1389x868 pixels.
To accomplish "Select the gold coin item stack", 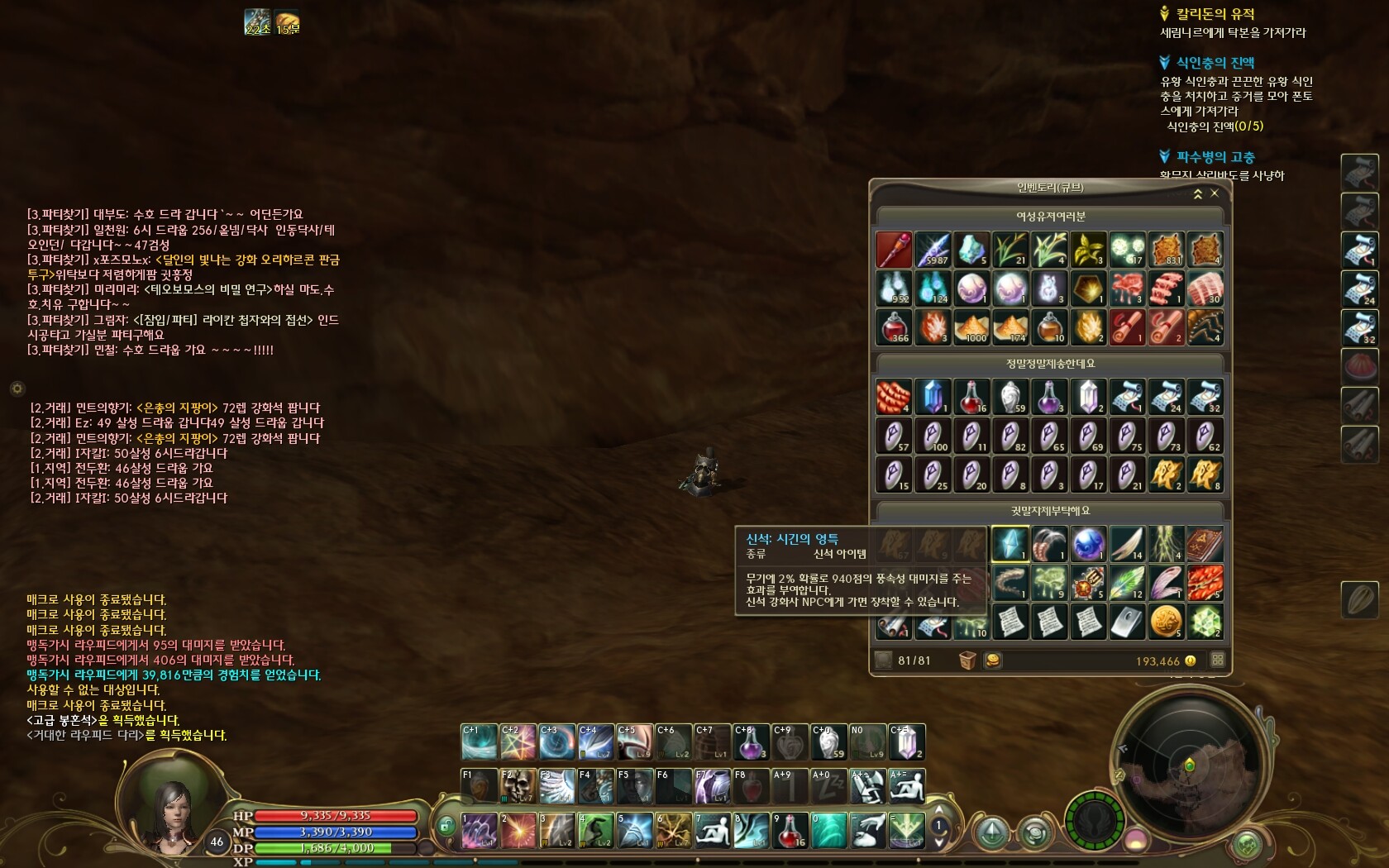I will click(1166, 622).
